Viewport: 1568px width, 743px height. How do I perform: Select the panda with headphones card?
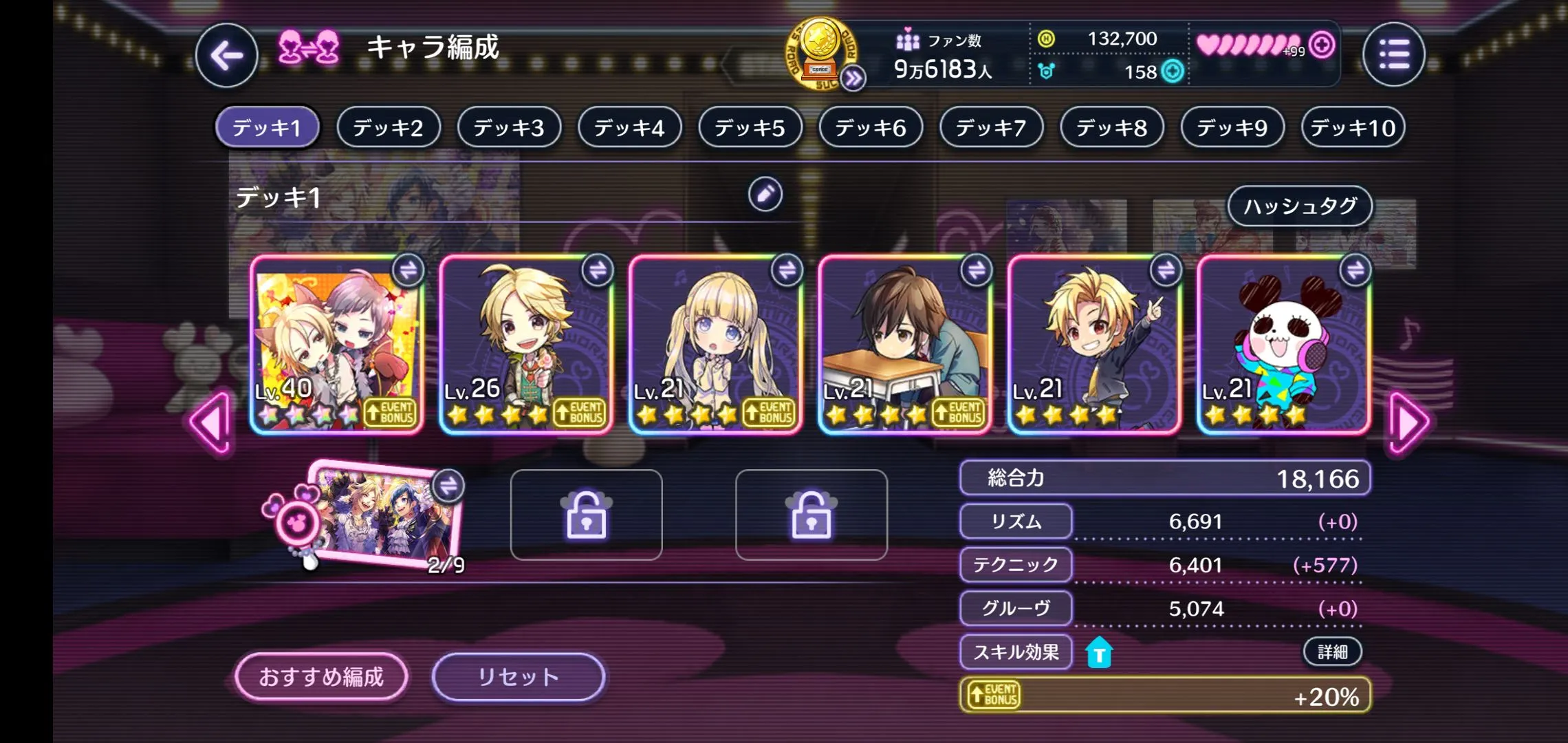click(1283, 344)
